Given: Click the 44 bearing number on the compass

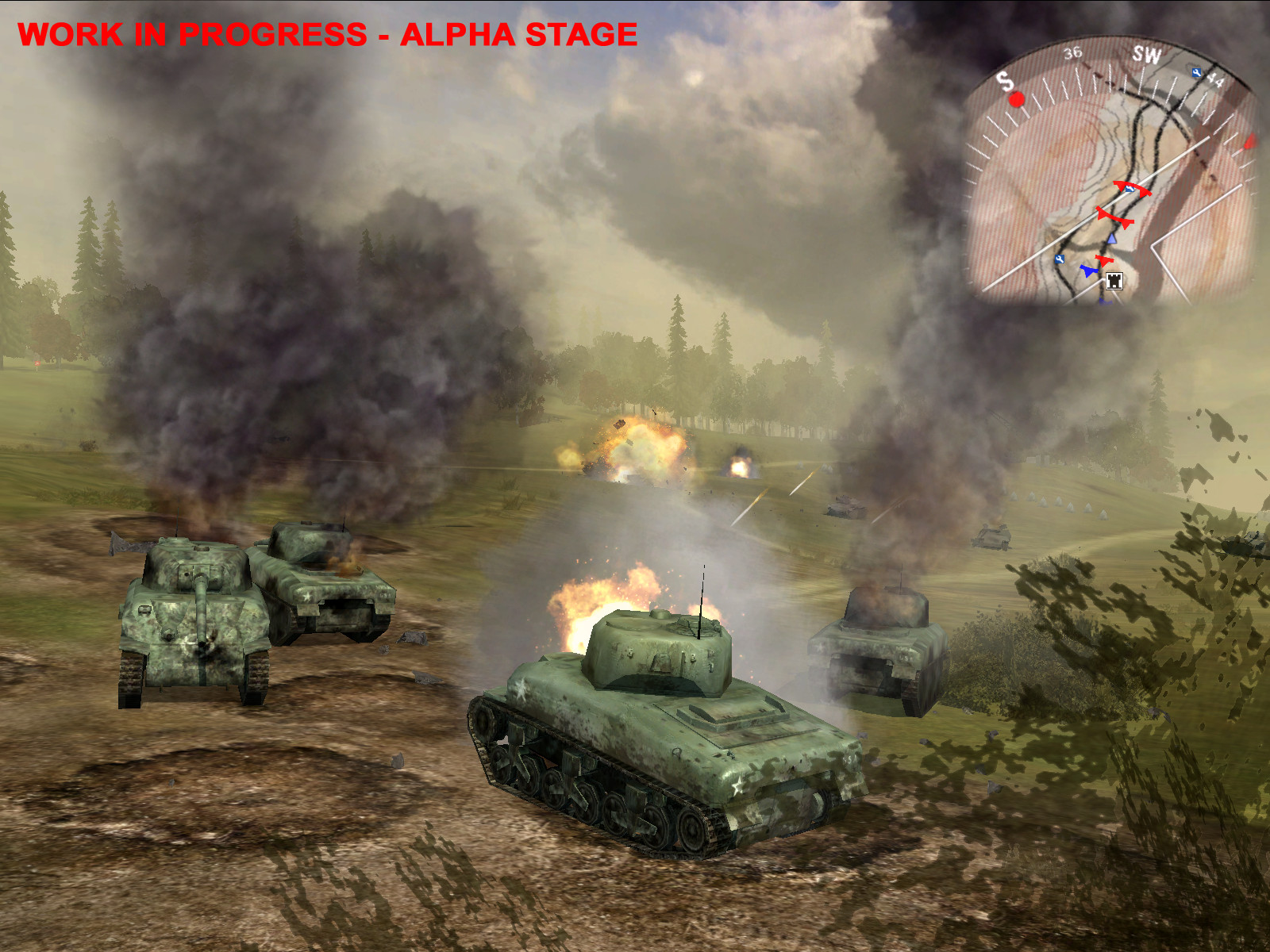Looking at the screenshot, I should click(x=1215, y=80).
